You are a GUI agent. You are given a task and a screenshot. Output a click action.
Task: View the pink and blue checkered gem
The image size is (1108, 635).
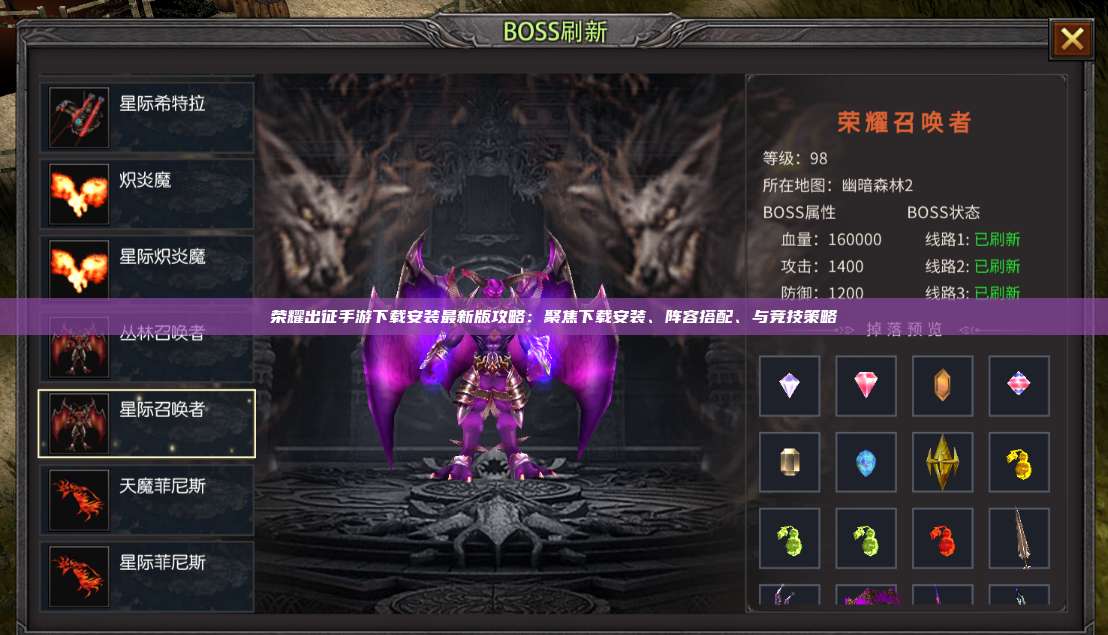tap(1019, 386)
